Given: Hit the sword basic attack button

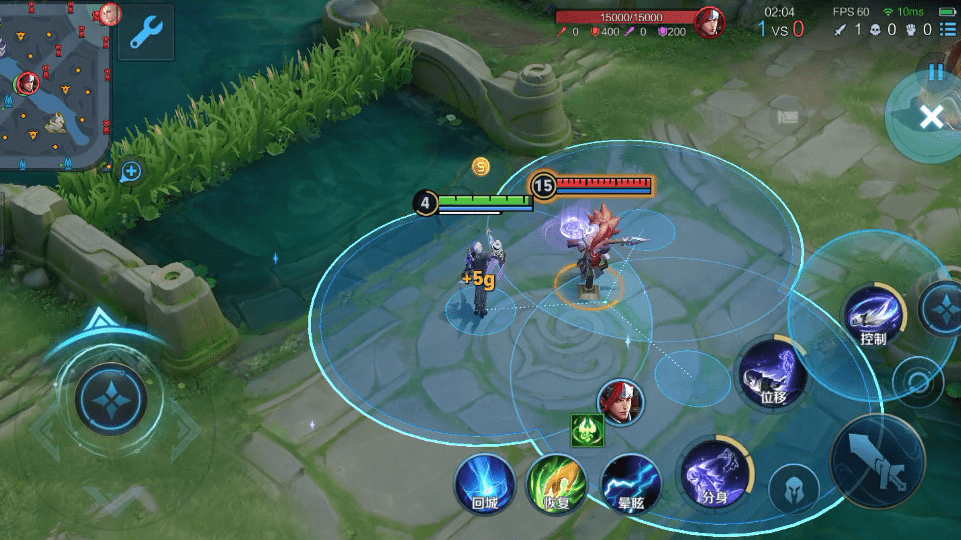Looking at the screenshot, I should pos(879,462).
